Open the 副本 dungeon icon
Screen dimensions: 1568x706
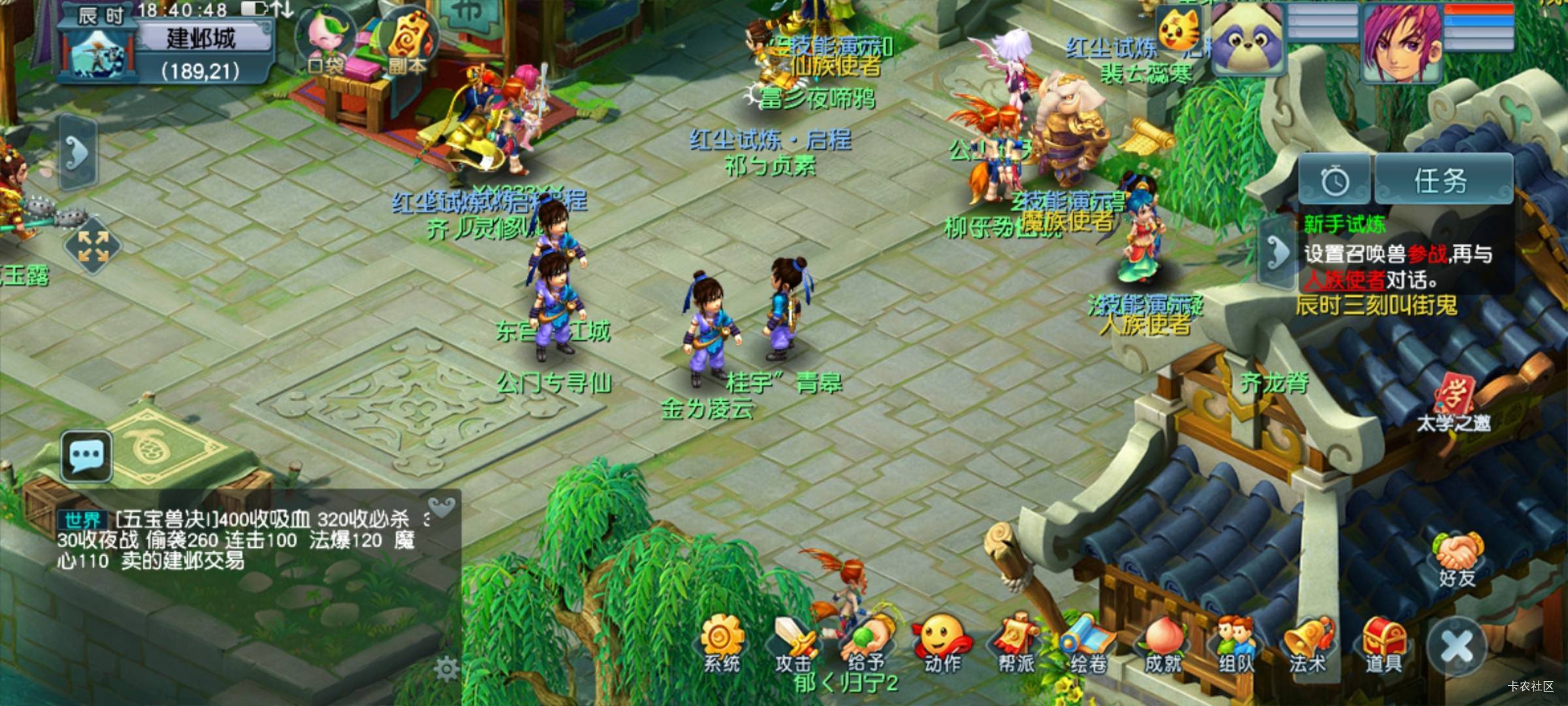coord(406,41)
